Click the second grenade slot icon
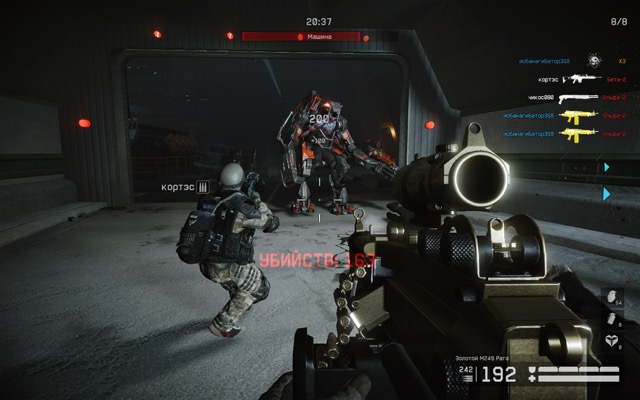The width and height of the screenshot is (640, 400). (x=609, y=320)
